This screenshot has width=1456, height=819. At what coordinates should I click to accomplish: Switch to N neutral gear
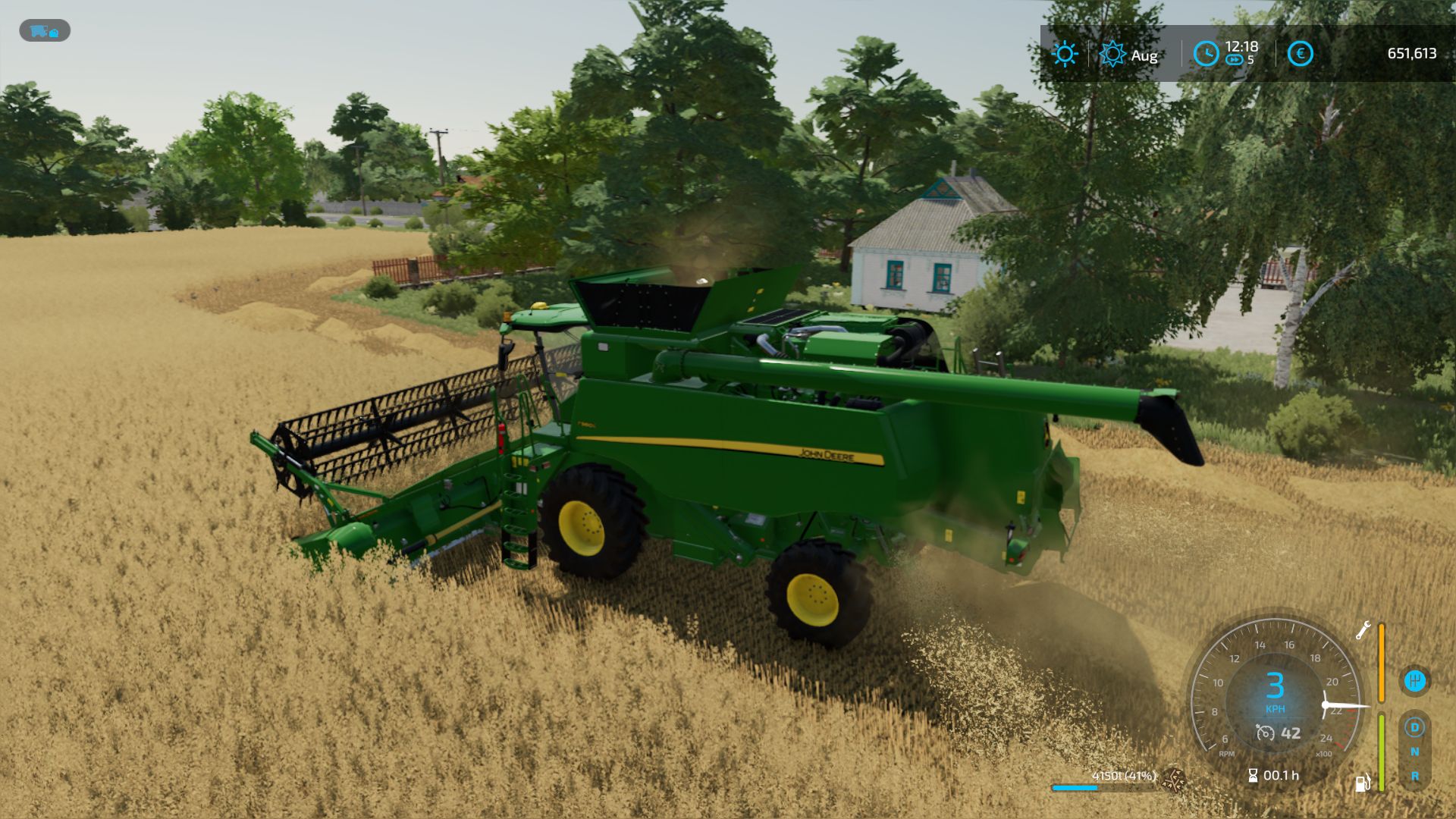pyautogui.click(x=1414, y=752)
